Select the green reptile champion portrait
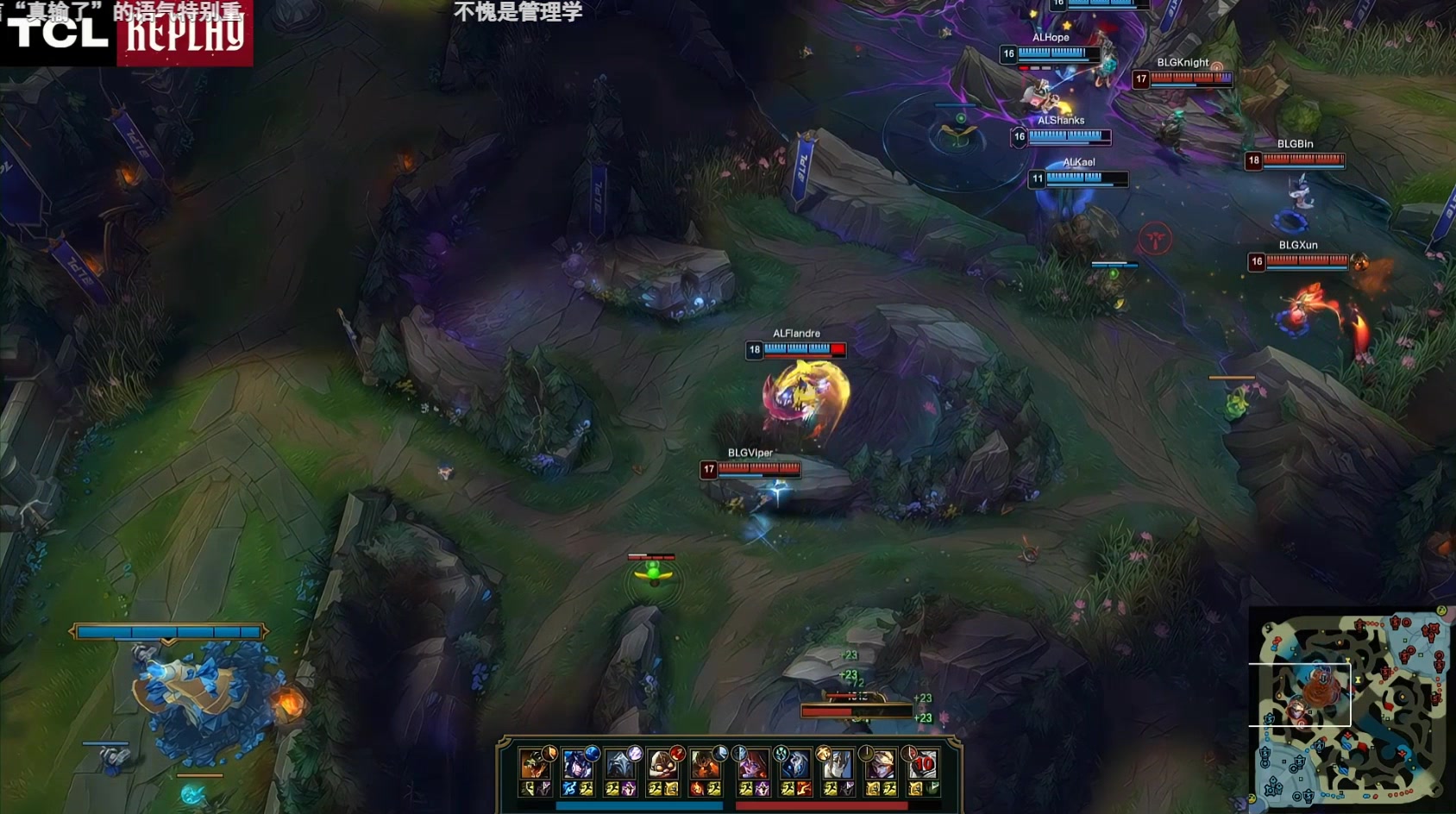 [534, 765]
